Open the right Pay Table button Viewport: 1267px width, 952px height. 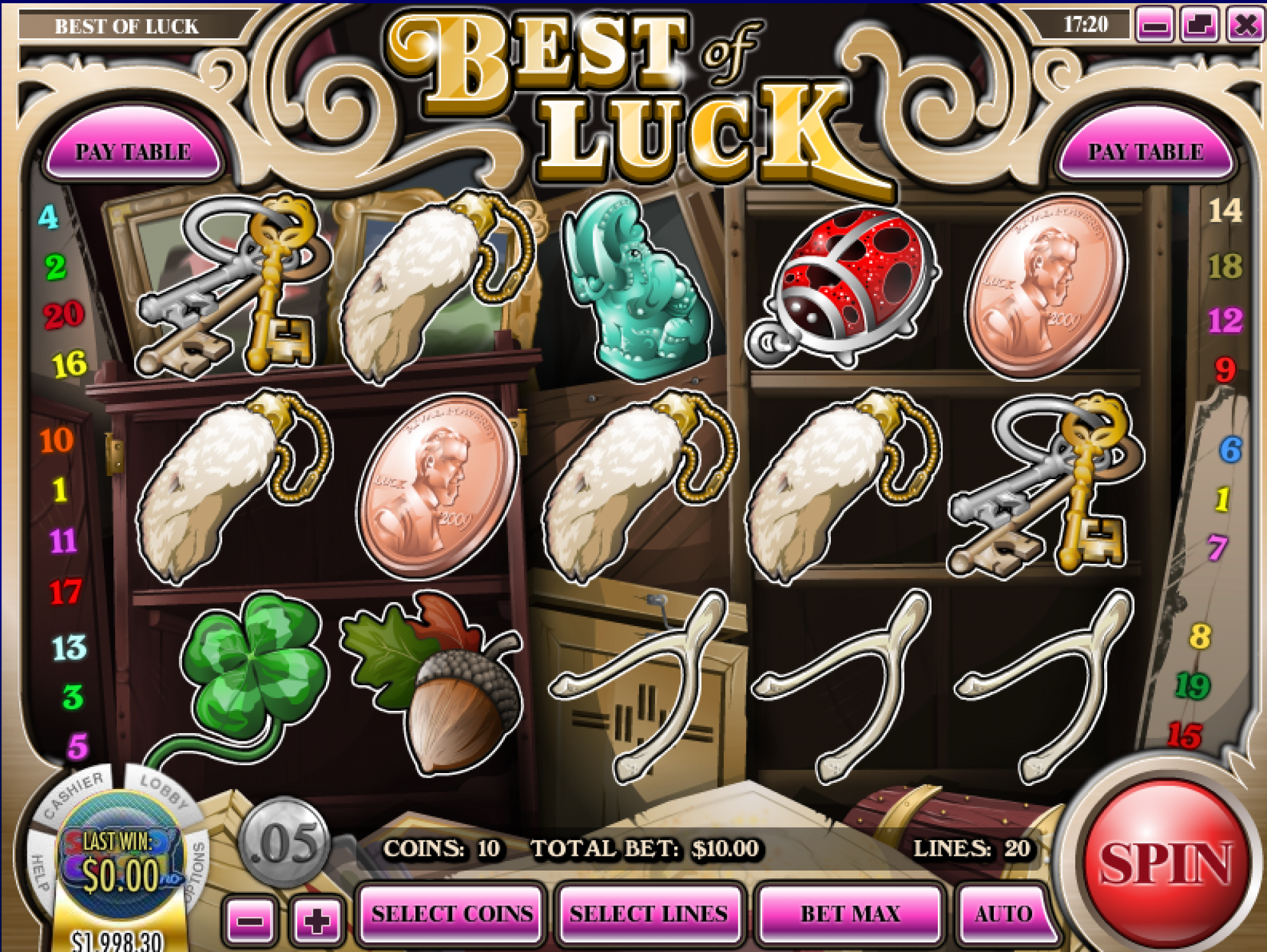pyautogui.click(x=1145, y=151)
